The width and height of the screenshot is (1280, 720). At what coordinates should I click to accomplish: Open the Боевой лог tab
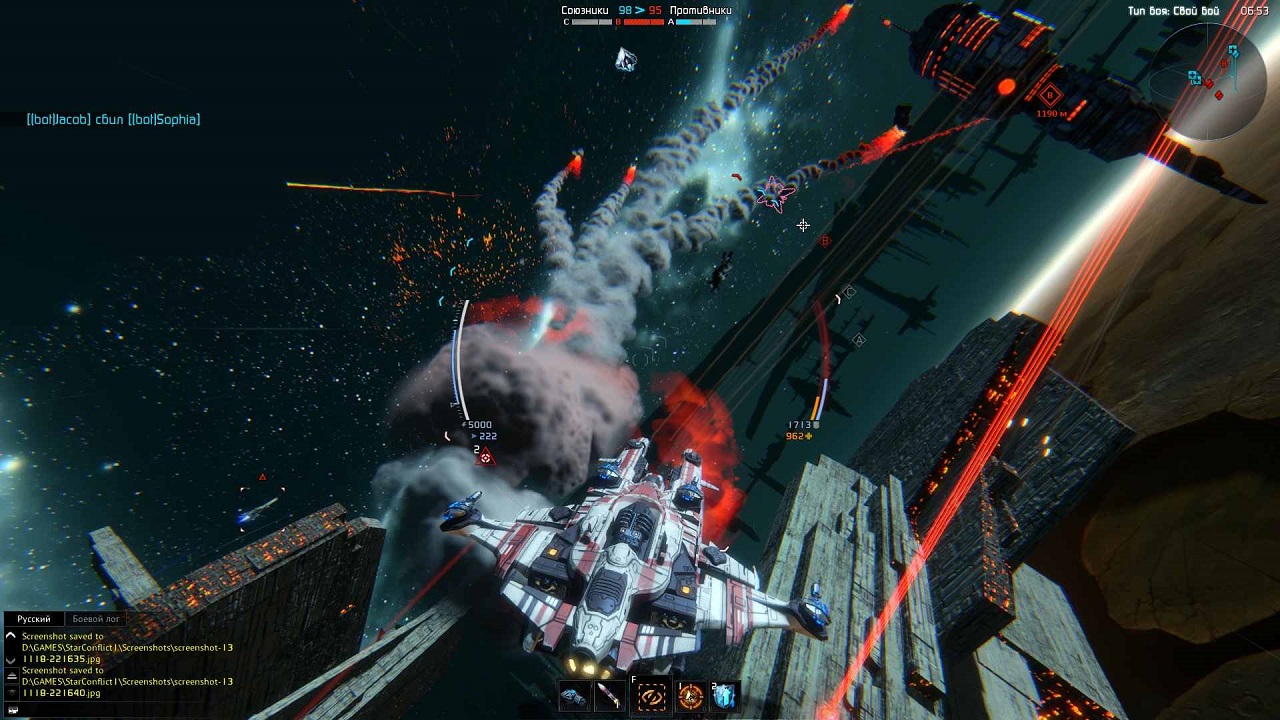click(x=96, y=619)
